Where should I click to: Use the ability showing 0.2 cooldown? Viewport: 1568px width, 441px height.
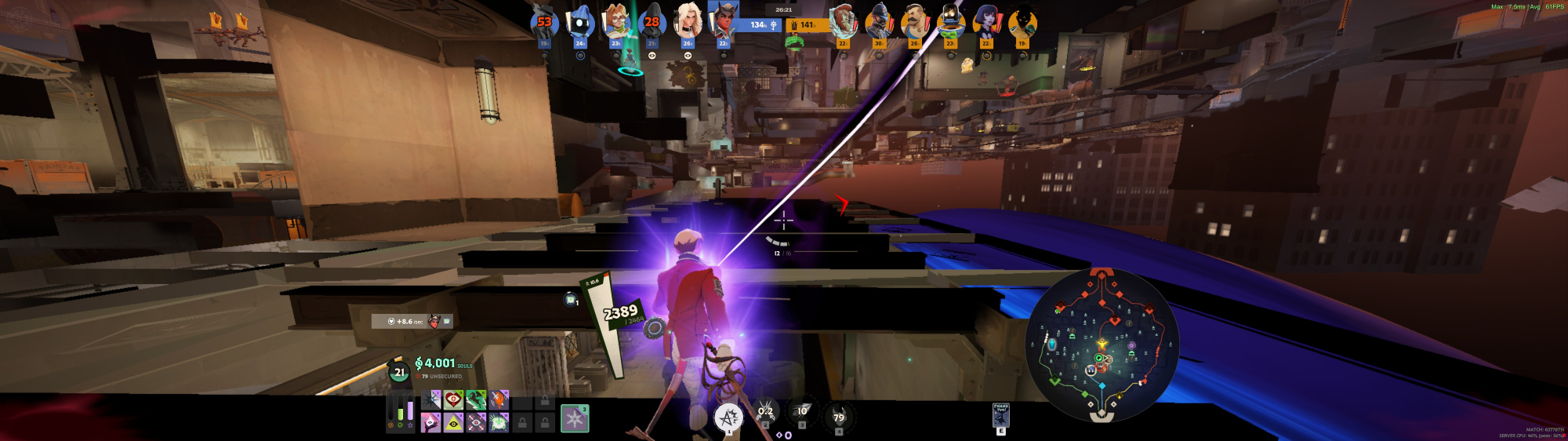[765, 412]
